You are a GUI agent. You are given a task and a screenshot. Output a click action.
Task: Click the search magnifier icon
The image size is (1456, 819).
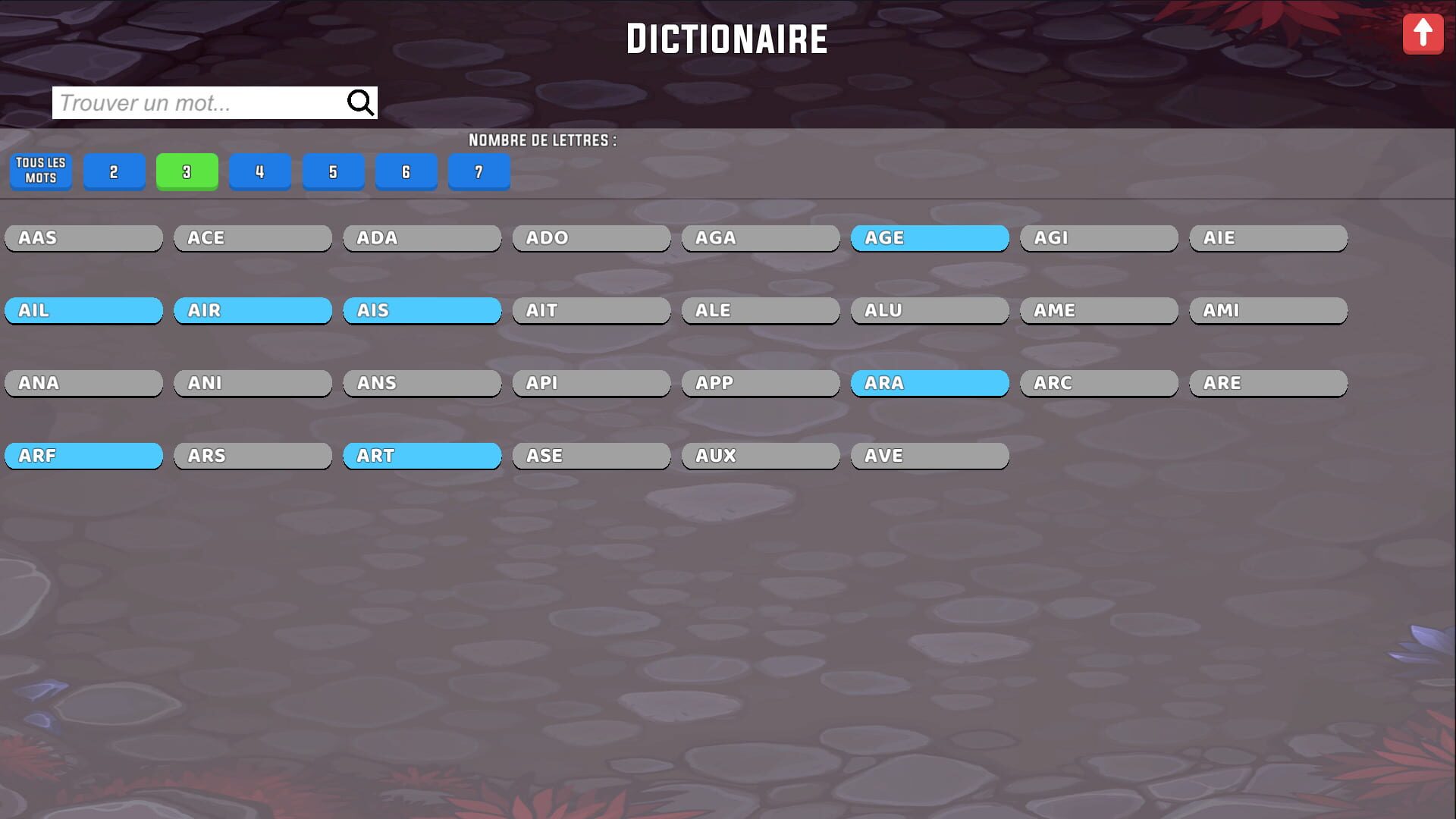(359, 102)
